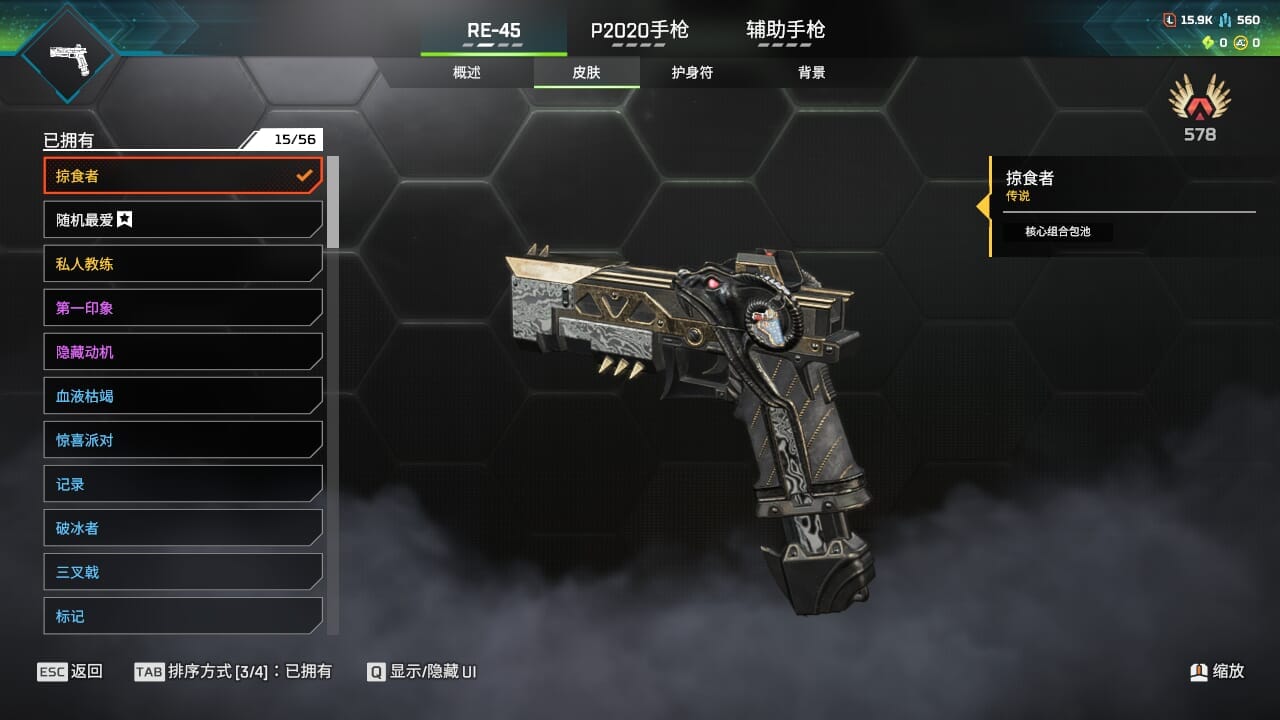
Task: Switch to the RE-45 weapon tab
Action: pyautogui.click(x=494, y=30)
